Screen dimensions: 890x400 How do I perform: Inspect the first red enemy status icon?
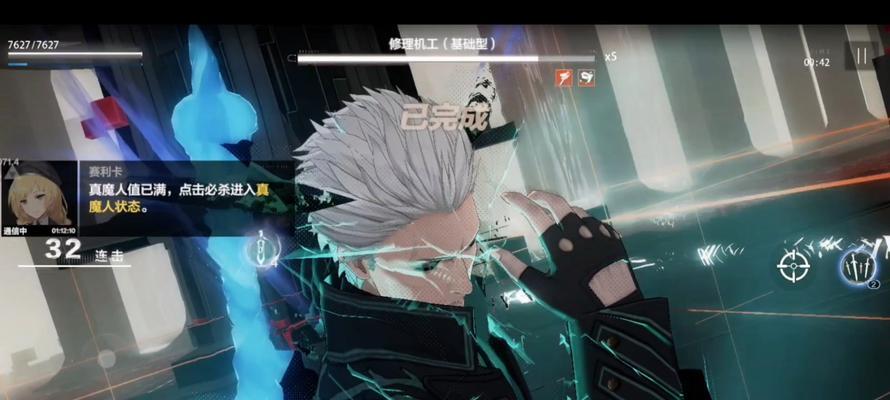click(x=565, y=77)
